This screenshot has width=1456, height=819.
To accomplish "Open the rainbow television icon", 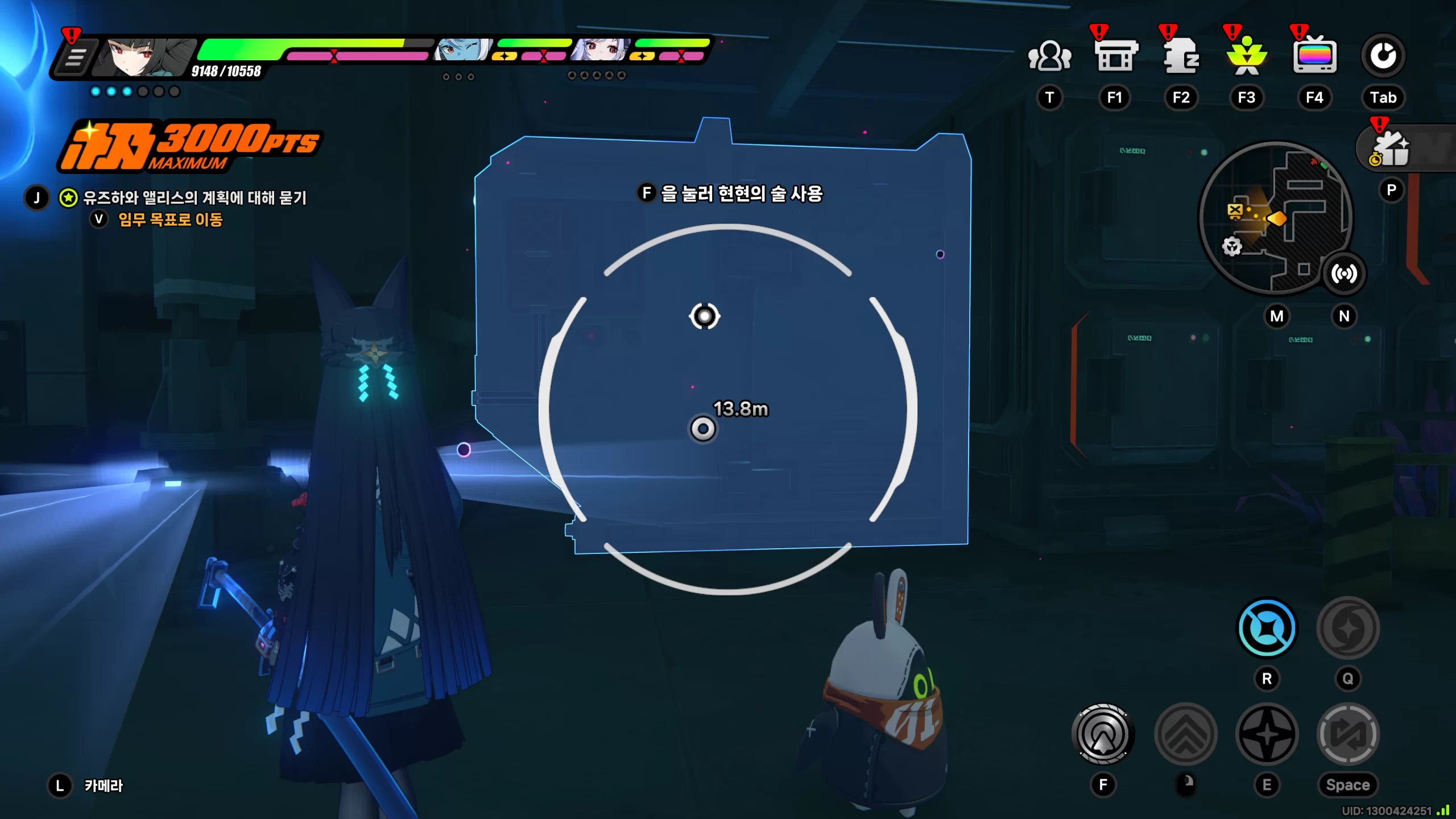I will click(x=1314, y=56).
